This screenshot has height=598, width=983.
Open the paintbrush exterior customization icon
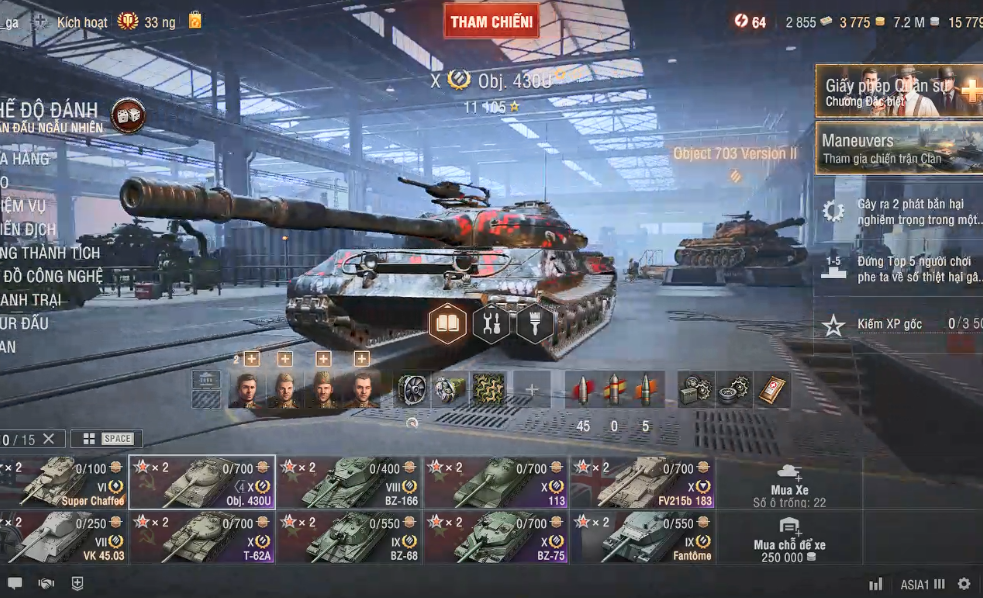pos(534,323)
